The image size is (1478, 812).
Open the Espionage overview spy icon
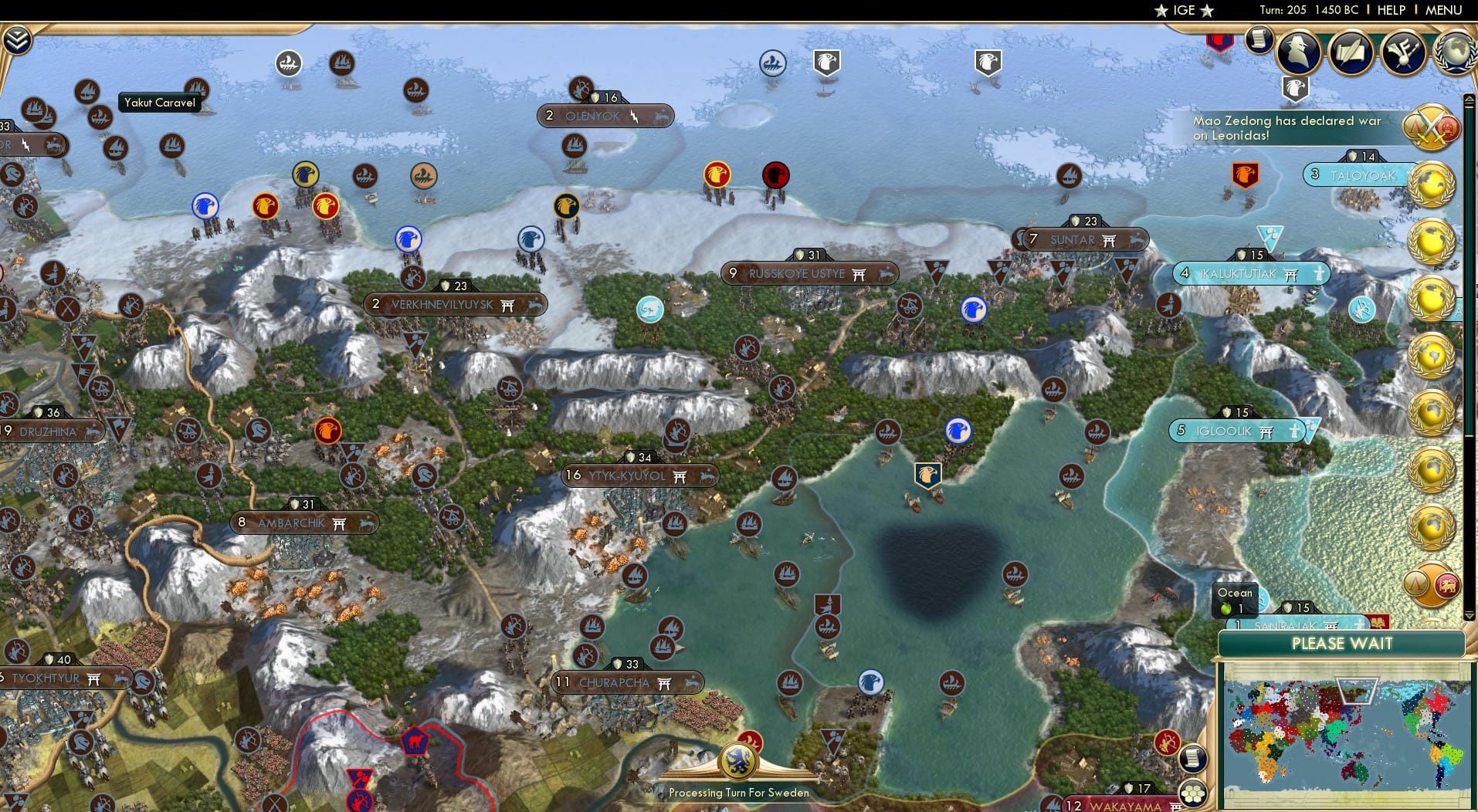coord(1297,52)
